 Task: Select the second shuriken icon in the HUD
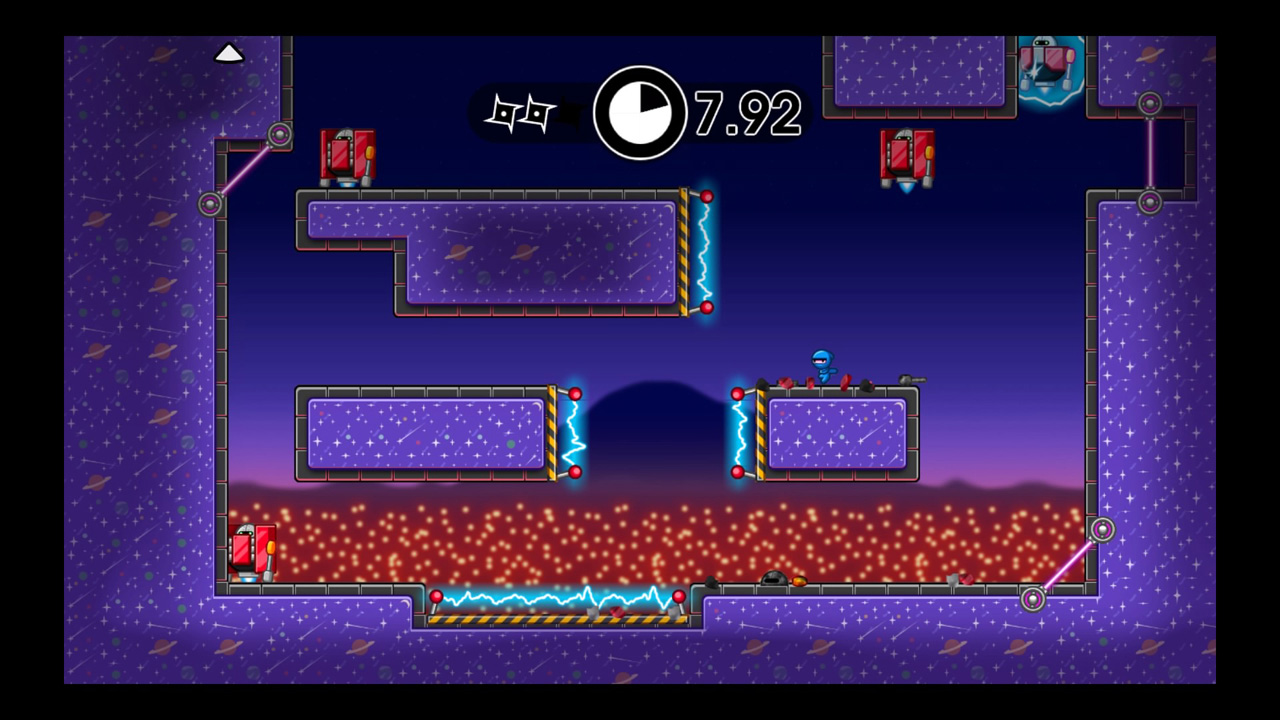537,112
